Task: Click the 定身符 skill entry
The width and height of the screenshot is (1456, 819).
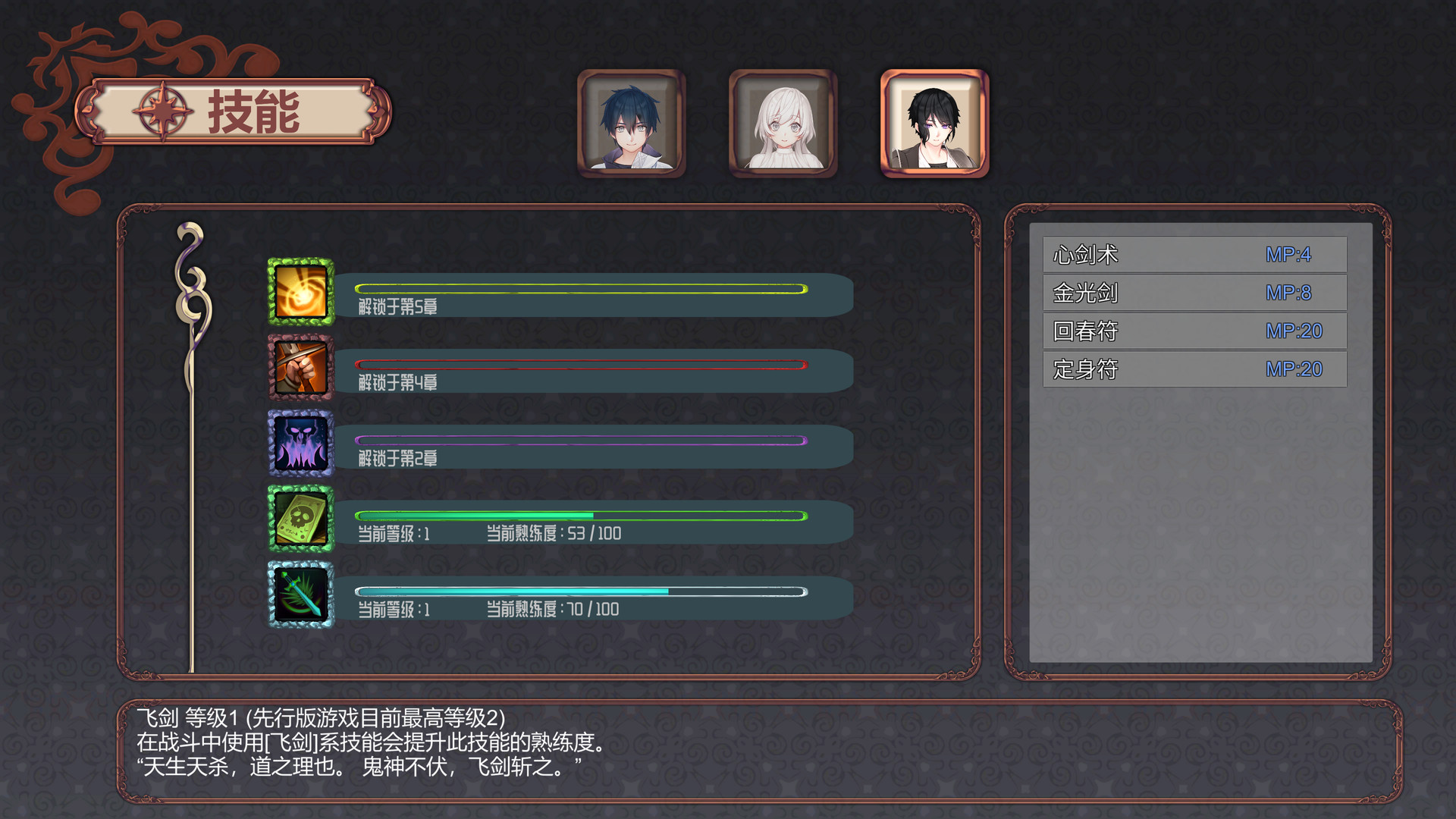Action: pos(1194,369)
